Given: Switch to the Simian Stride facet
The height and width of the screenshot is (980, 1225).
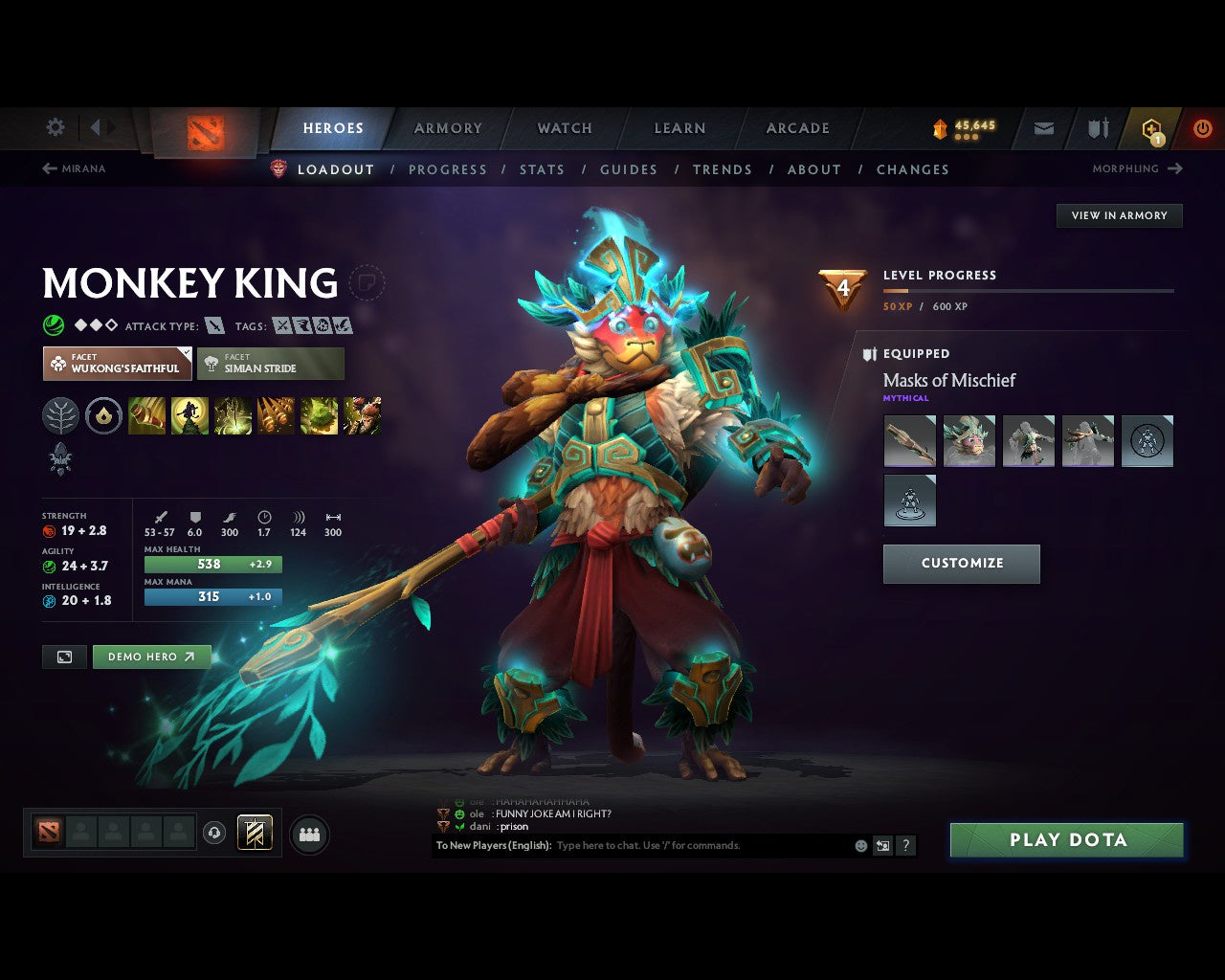Looking at the screenshot, I should click(271, 363).
